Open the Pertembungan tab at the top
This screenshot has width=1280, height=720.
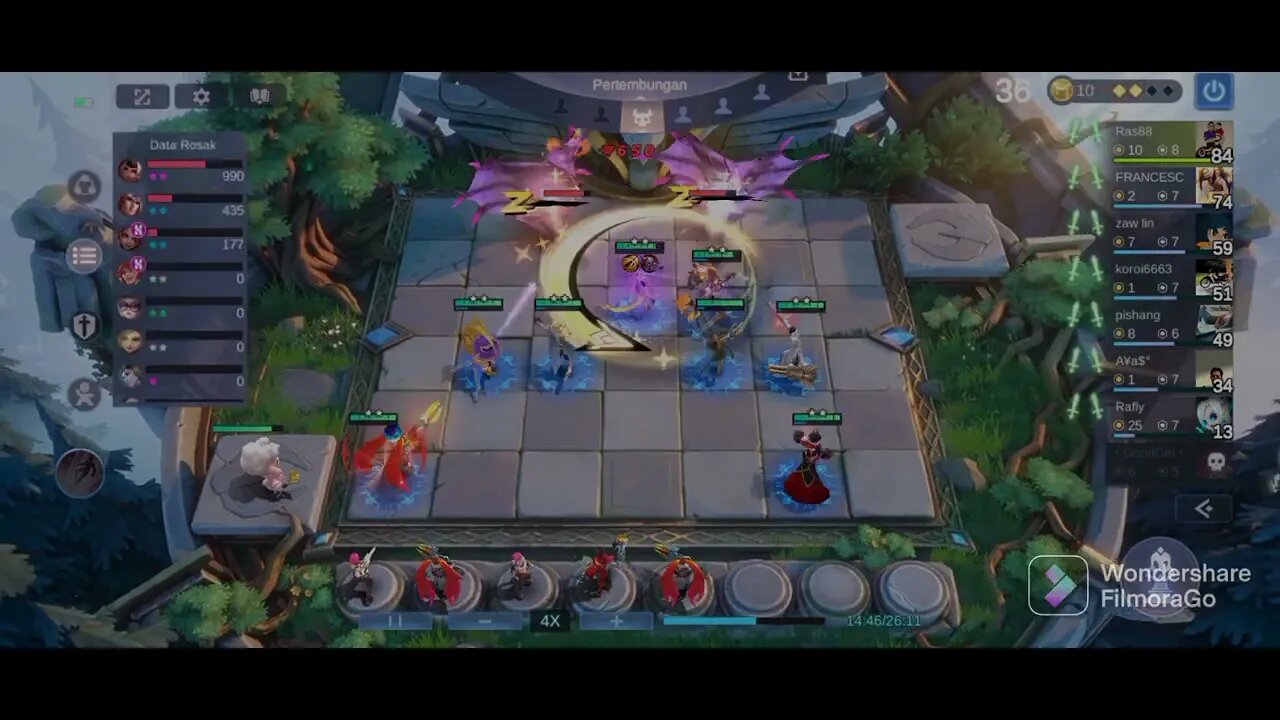pos(640,85)
